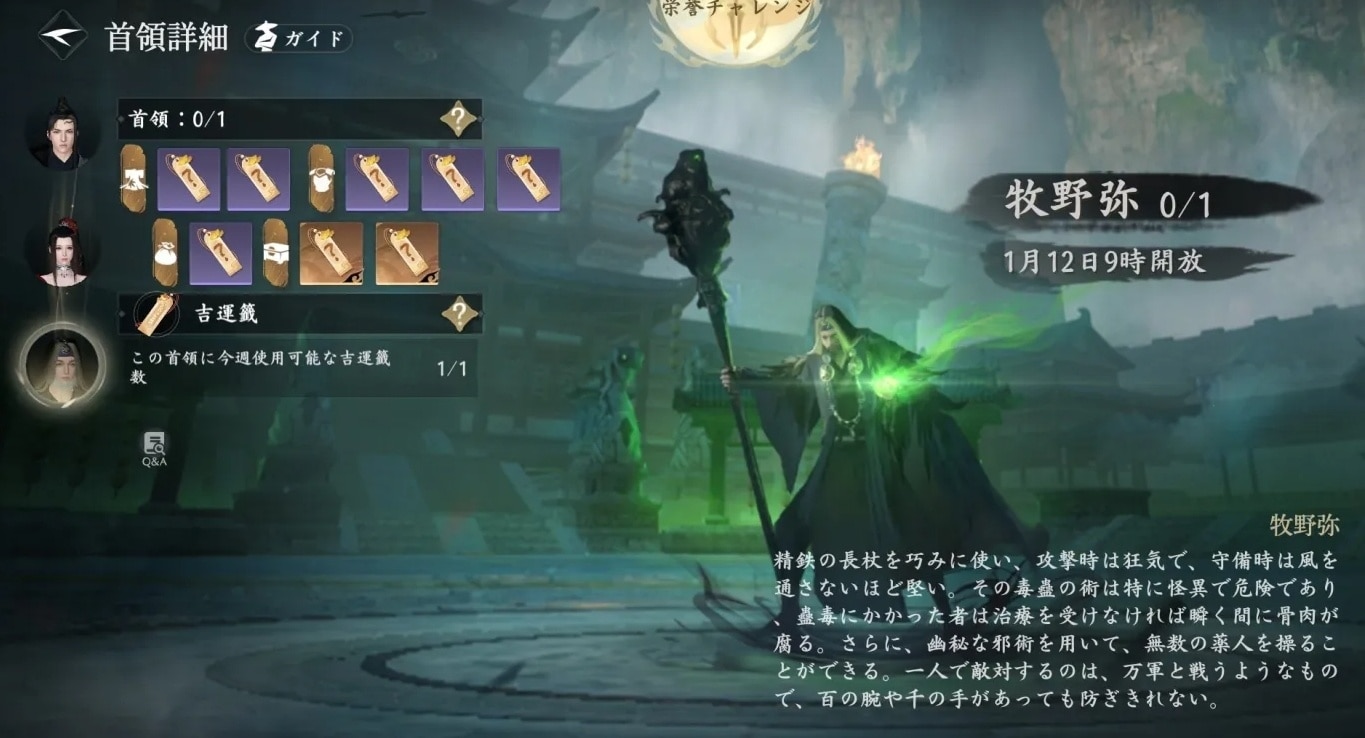Show help for 首領 0/1 rewards

coord(458,119)
